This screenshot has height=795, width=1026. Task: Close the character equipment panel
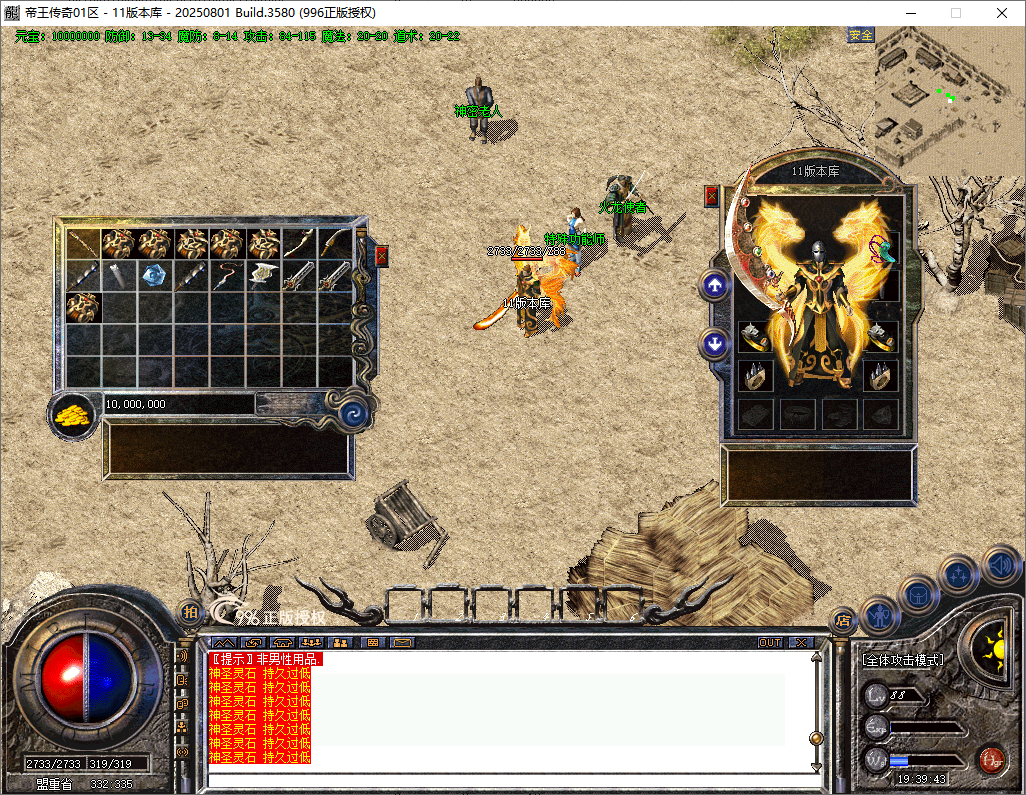712,196
